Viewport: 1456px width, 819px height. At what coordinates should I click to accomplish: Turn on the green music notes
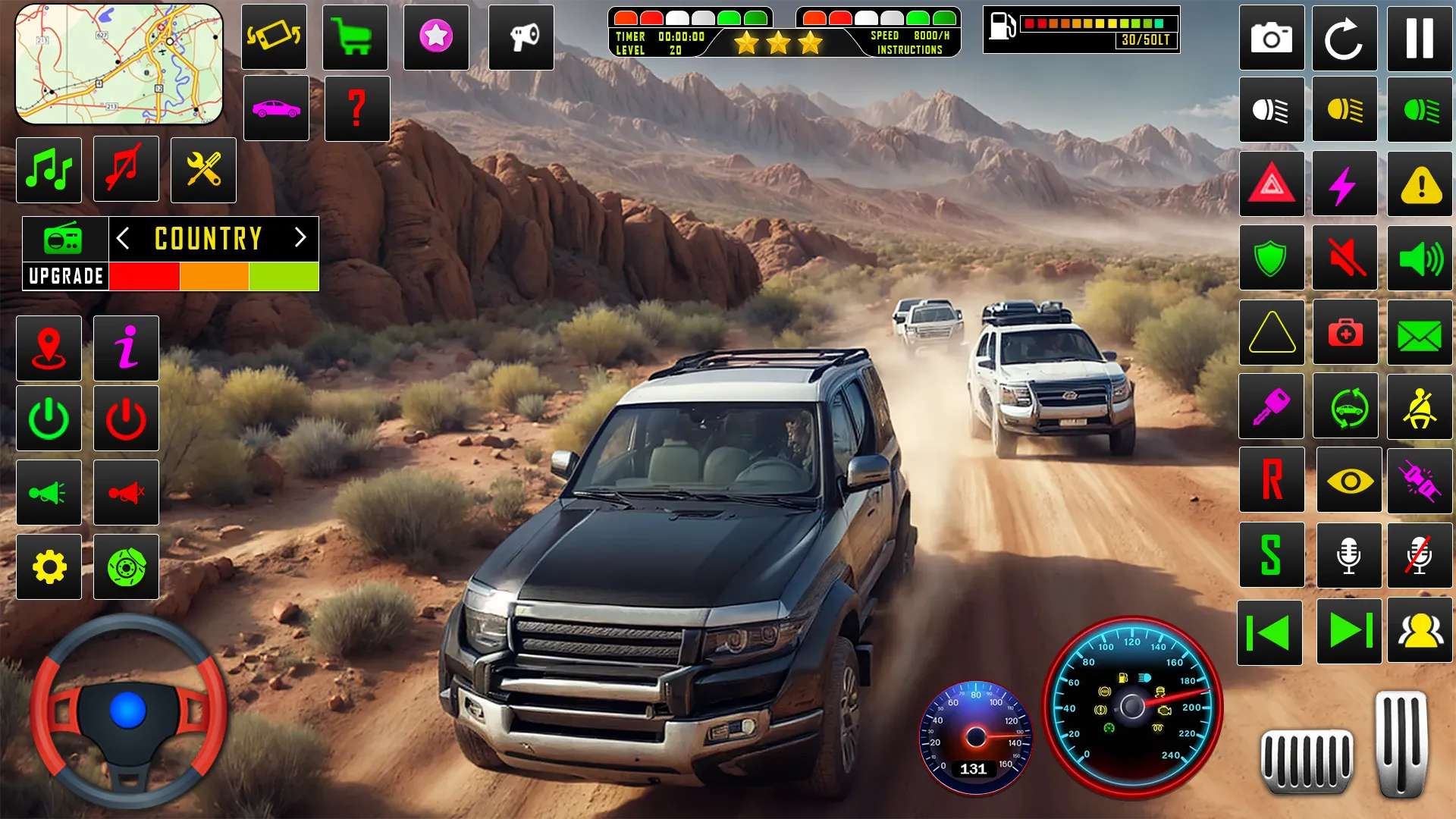coord(49,170)
